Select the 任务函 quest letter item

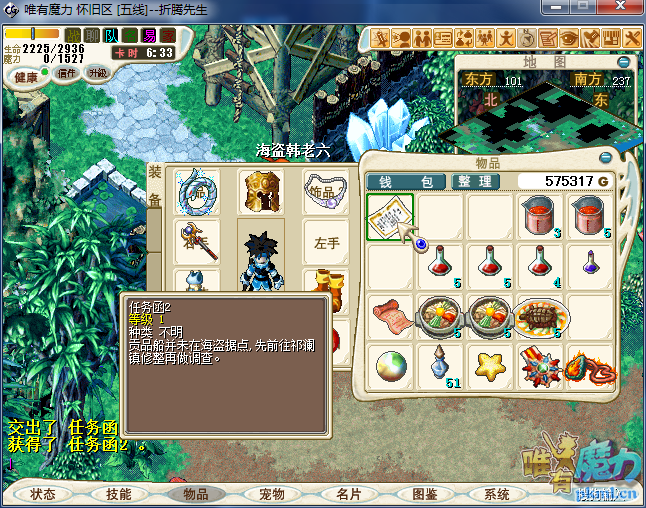point(391,217)
